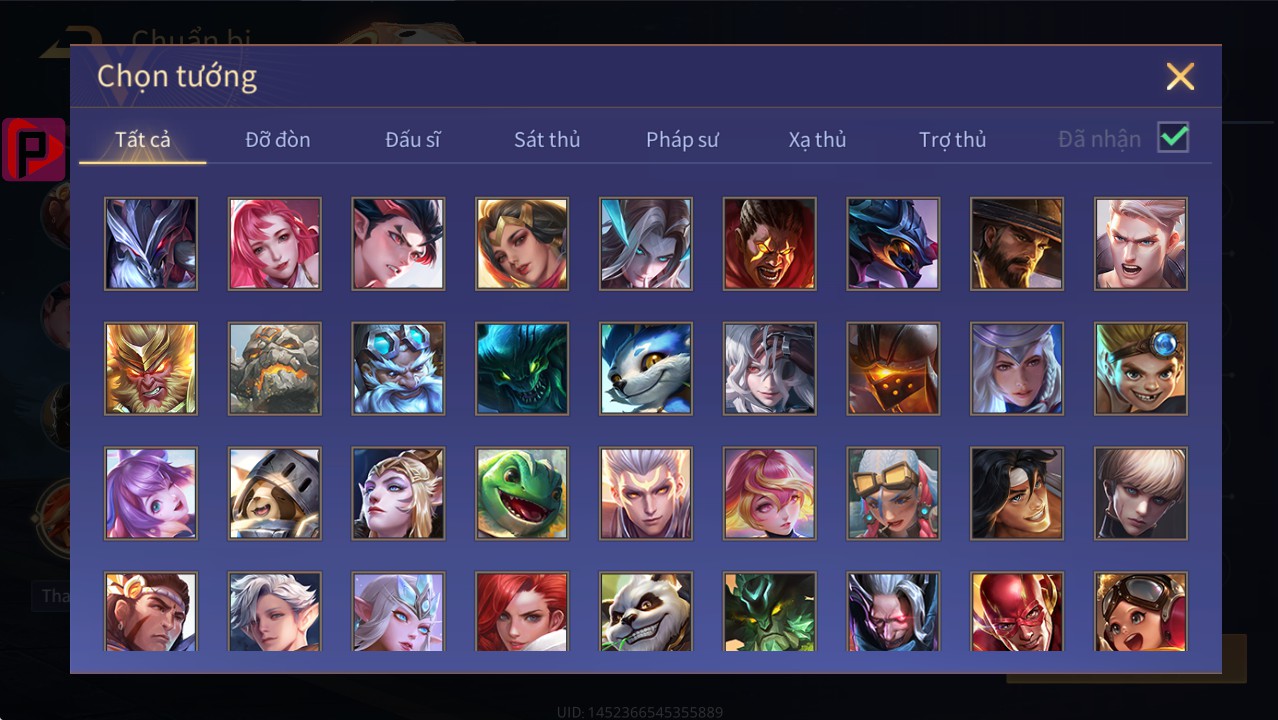Pick the white-bearded dwarf with goggles
The width and height of the screenshot is (1278, 720).
point(398,368)
